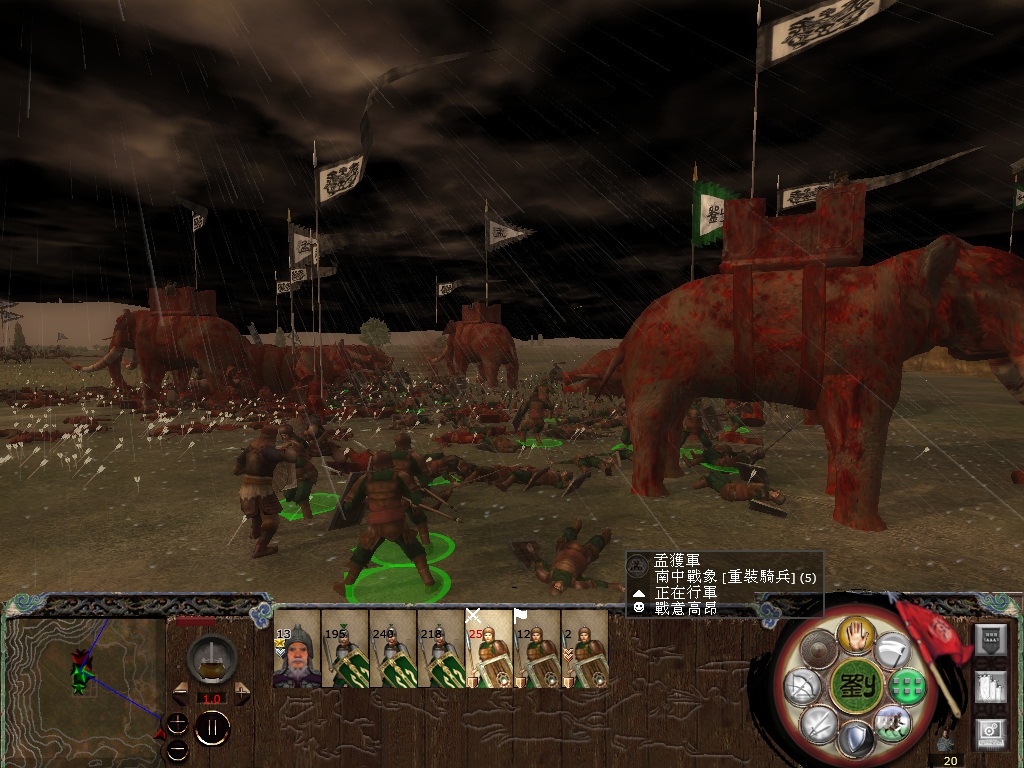Toggle fire at will bow icon
Image resolution: width=1024 pixels, height=768 pixels.
(x=803, y=687)
